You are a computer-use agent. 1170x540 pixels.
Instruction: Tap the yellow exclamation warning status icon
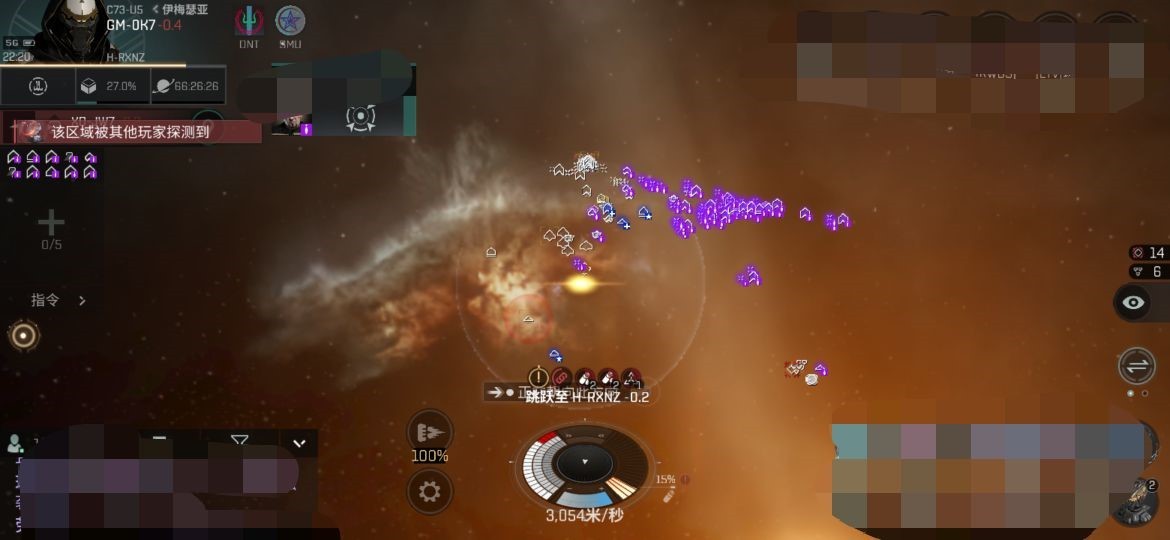click(538, 377)
